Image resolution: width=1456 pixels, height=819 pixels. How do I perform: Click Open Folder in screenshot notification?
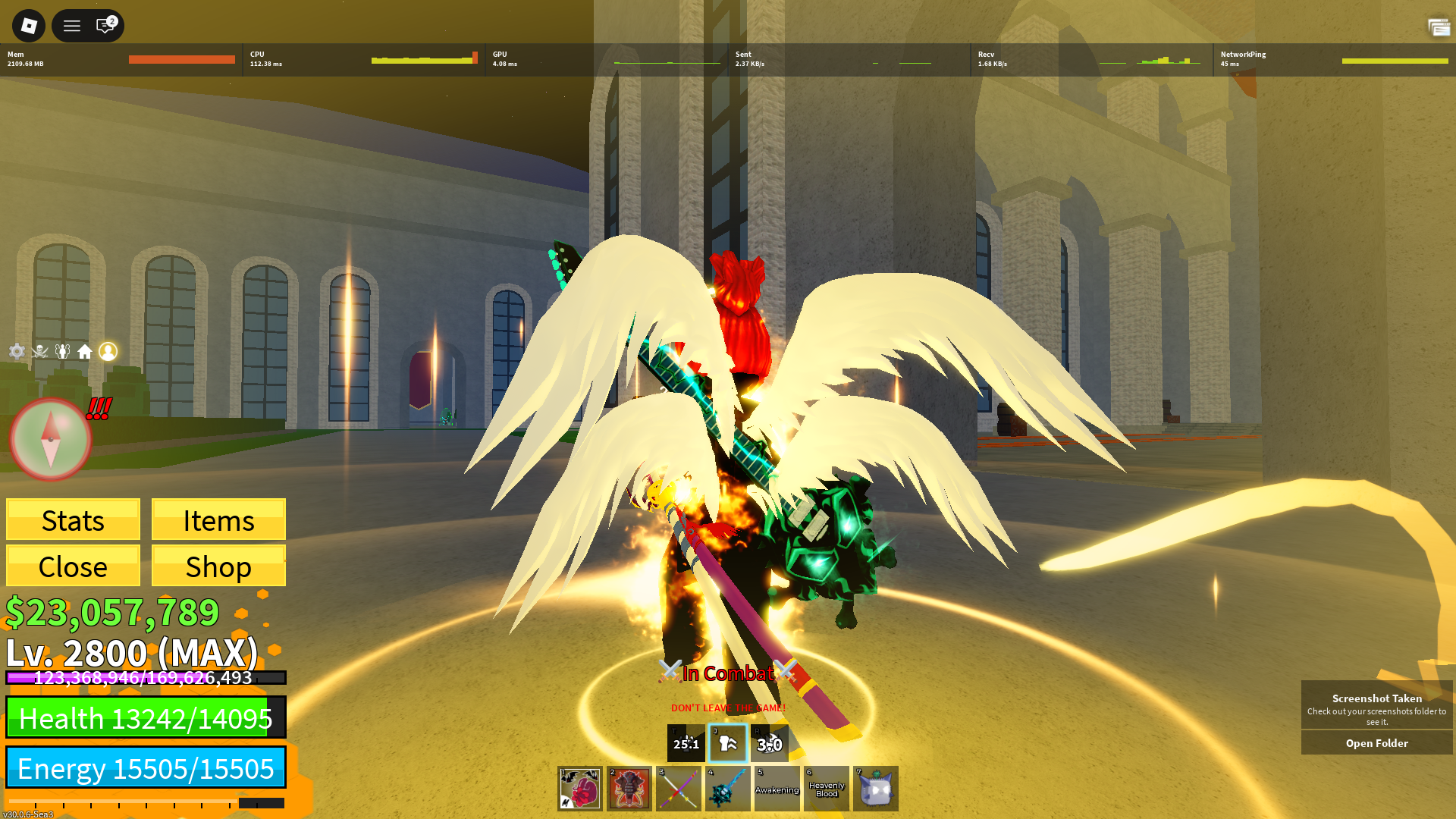pos(1376,743)
